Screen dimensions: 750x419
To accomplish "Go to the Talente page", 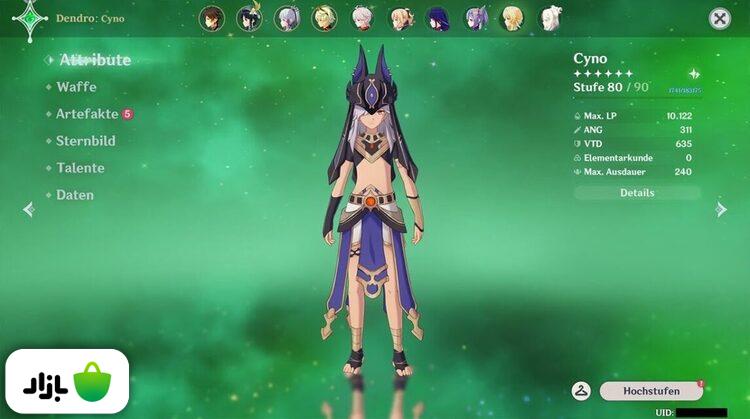I will pyautogui.click(x=80, y=168).
